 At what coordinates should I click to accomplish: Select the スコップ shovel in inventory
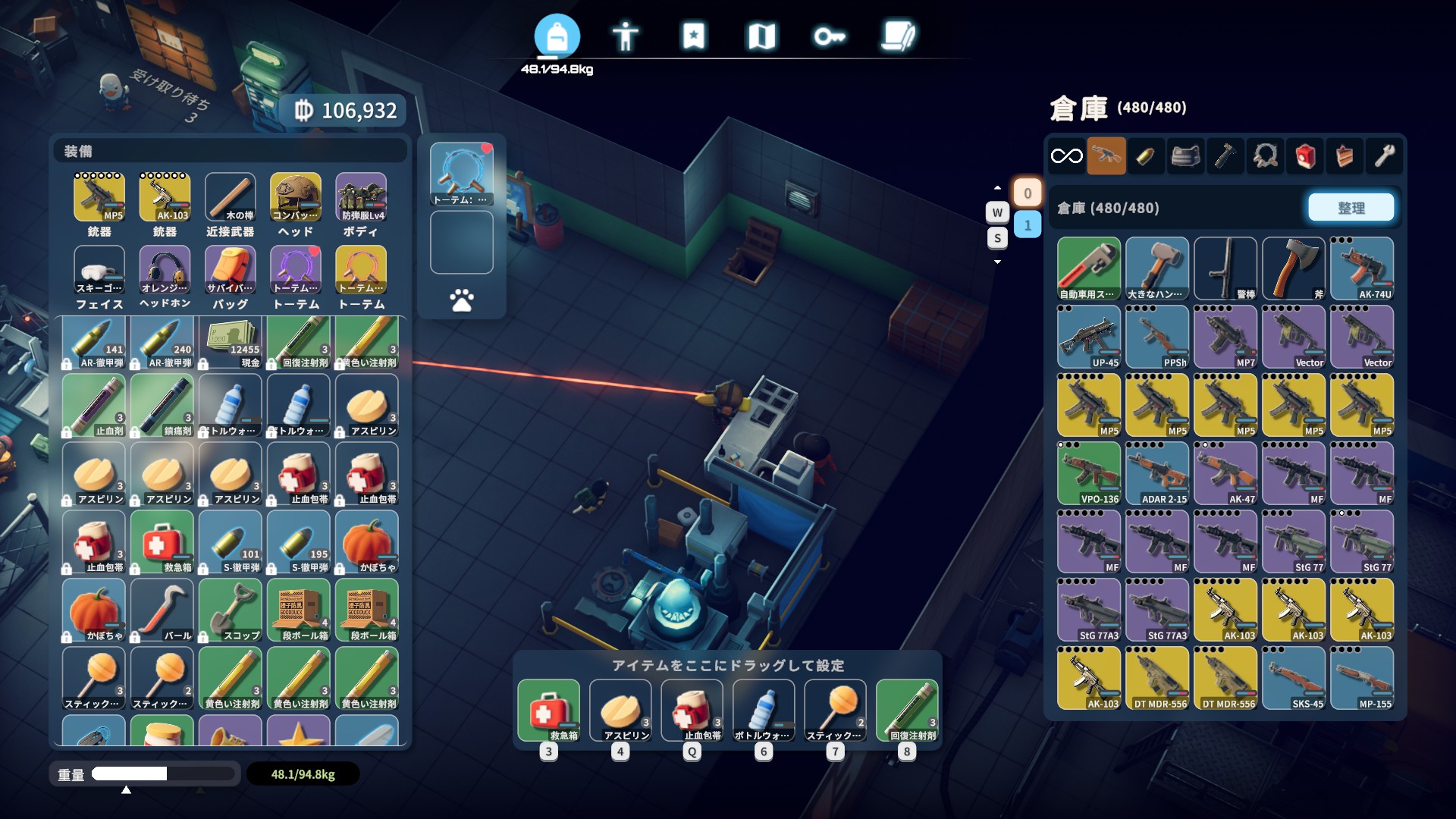pos(231,610)
